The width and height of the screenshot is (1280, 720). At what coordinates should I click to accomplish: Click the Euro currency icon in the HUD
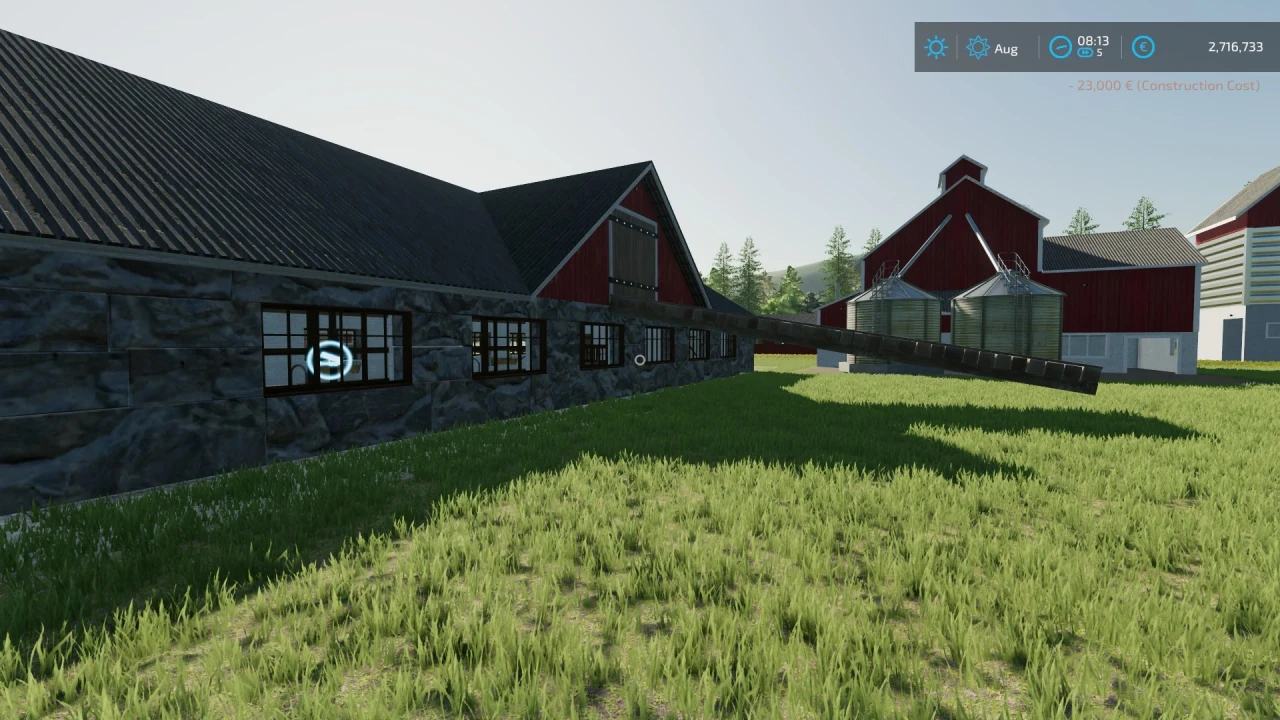point(1143,47)
